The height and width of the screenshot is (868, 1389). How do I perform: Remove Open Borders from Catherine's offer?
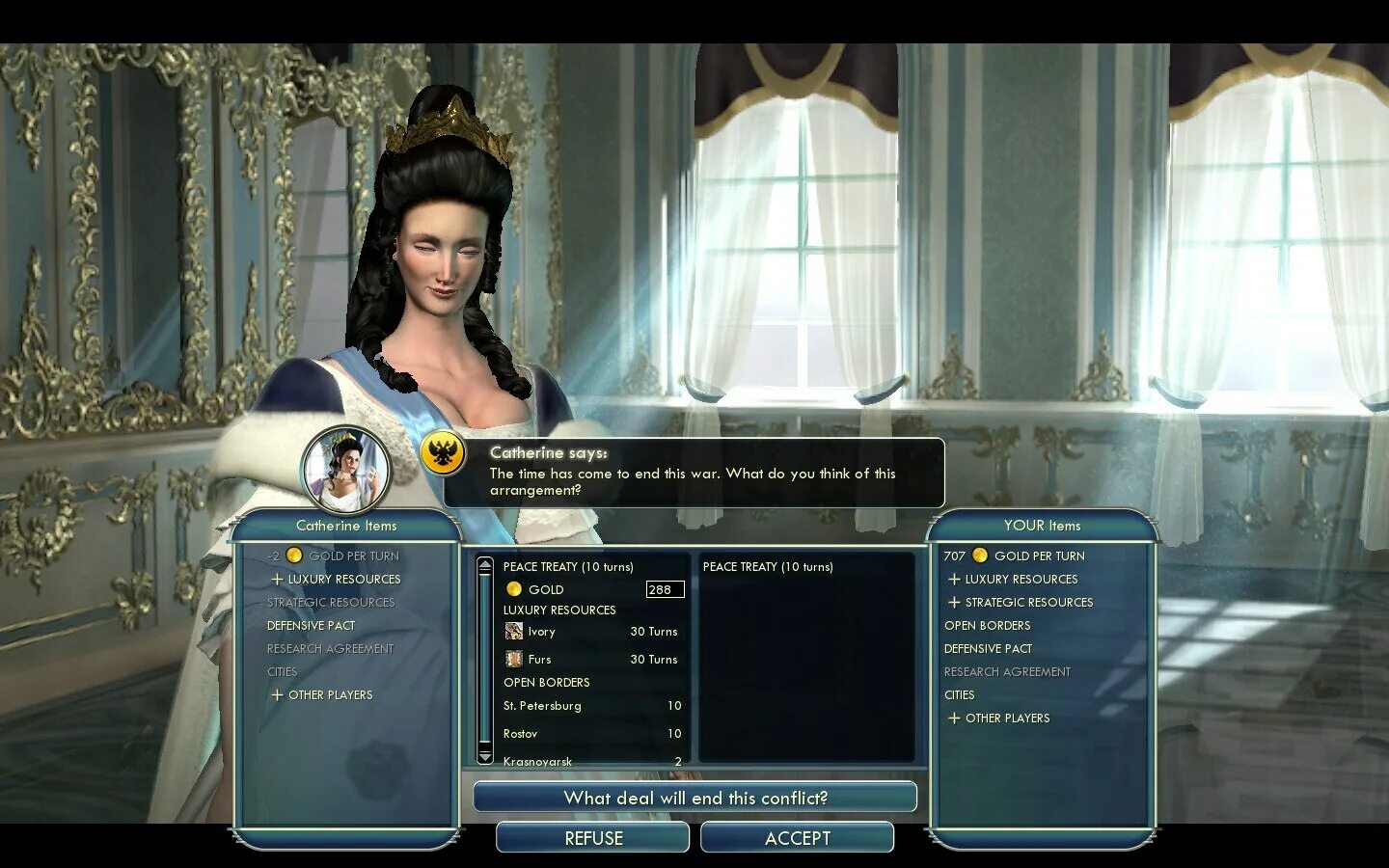tap(547, 683)
